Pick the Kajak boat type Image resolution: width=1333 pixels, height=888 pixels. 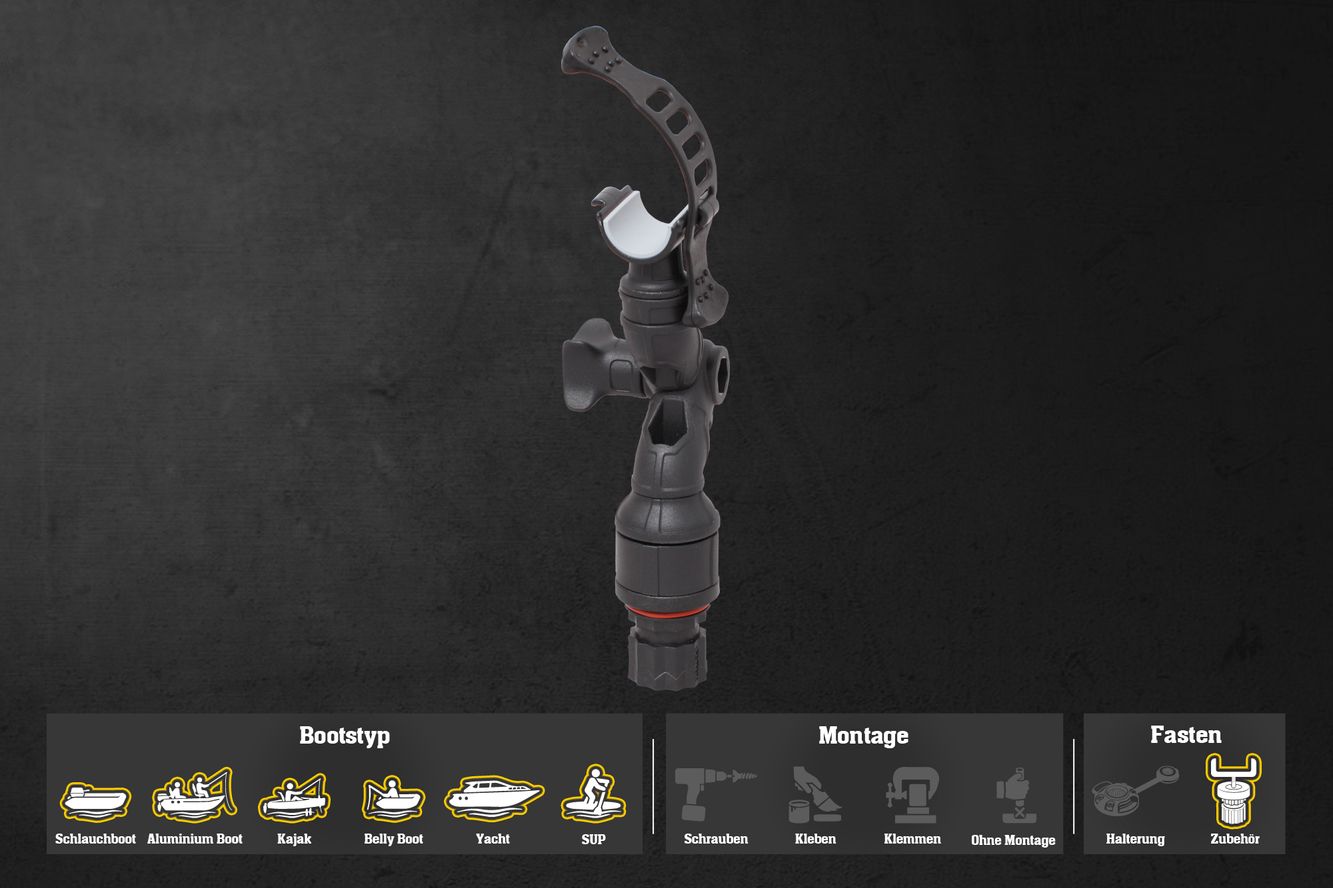pyautogui.click(x=294, y=796)
